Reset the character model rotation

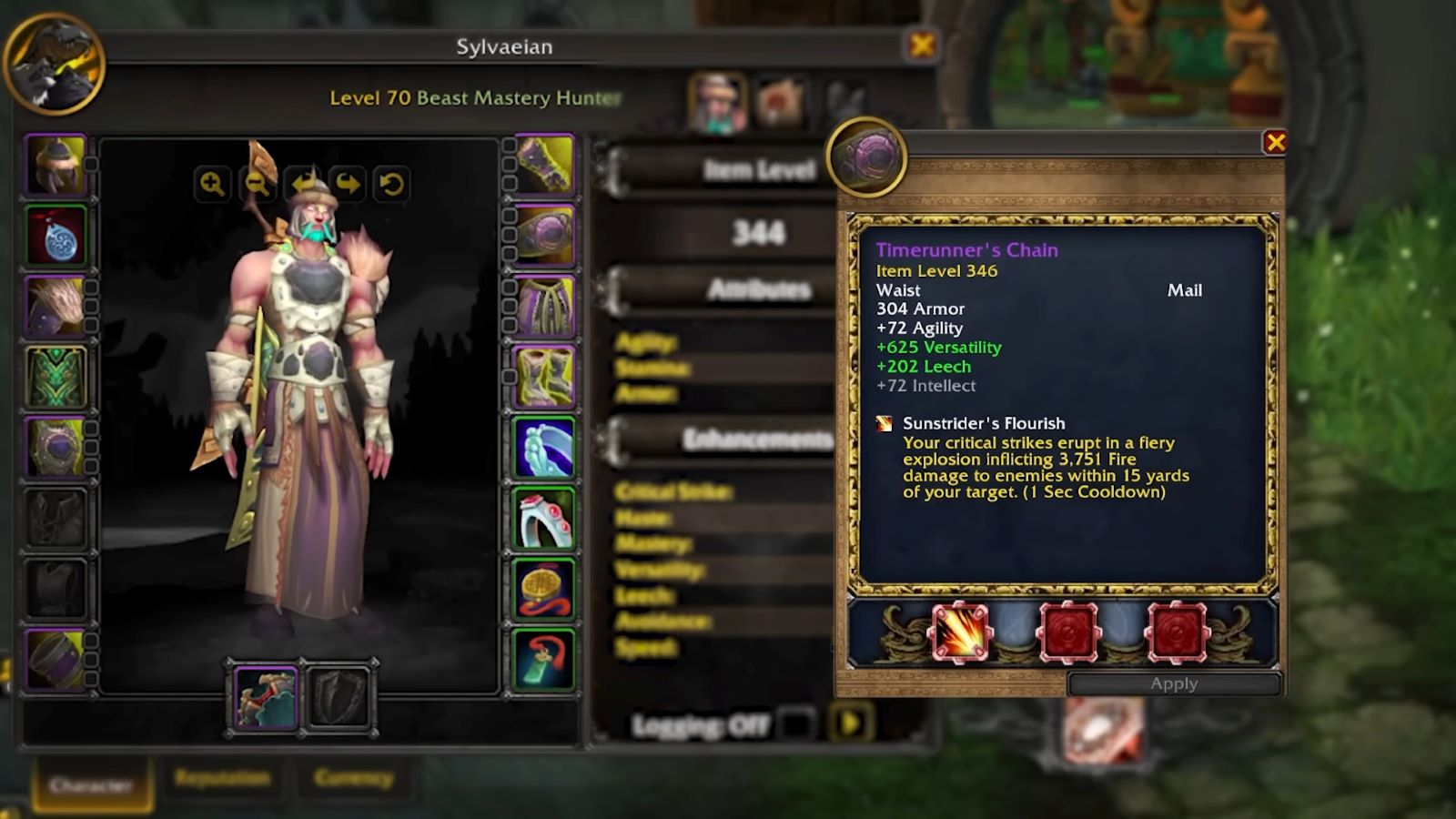(390, 183)
